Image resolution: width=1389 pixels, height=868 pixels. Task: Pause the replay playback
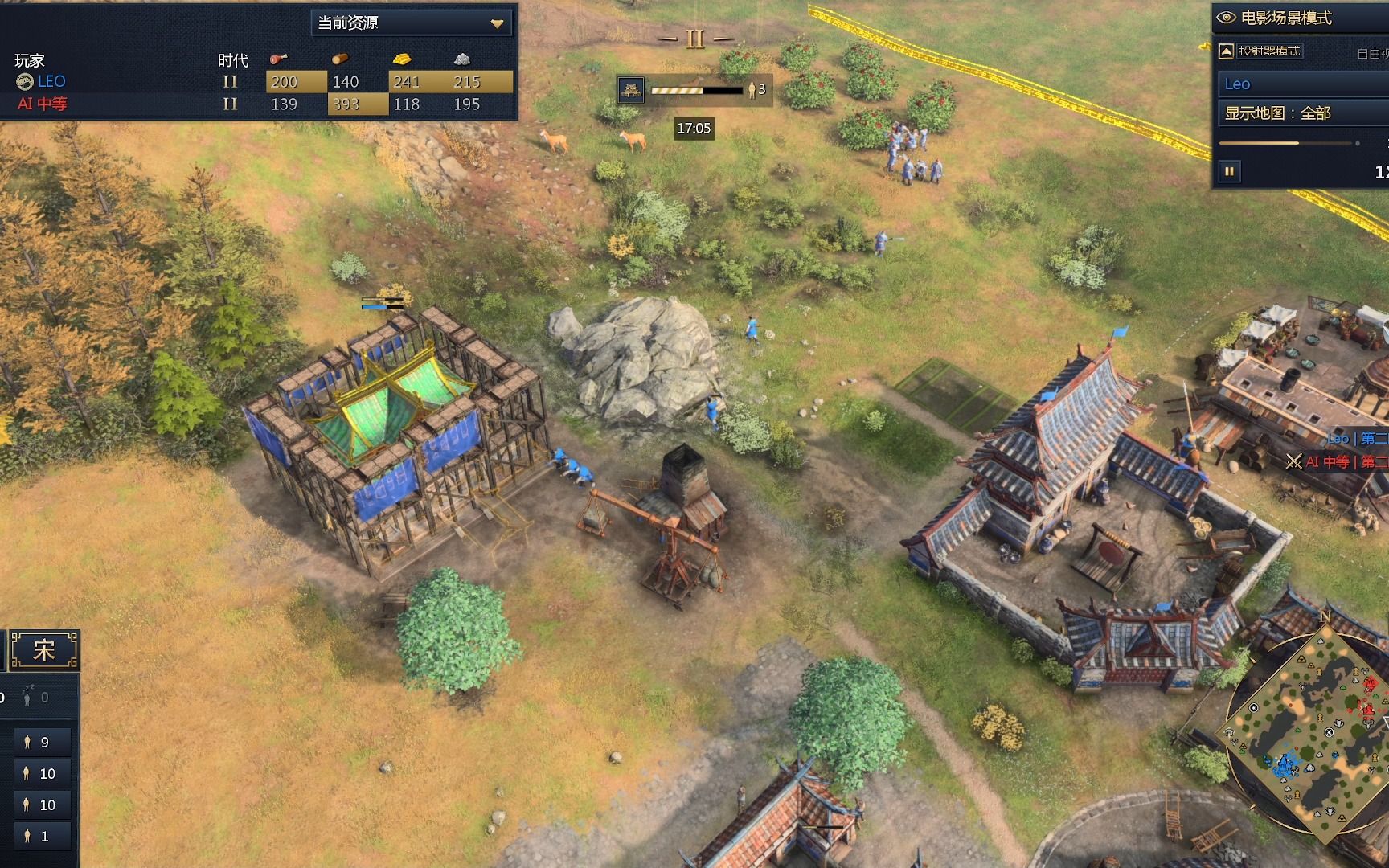1230,171
